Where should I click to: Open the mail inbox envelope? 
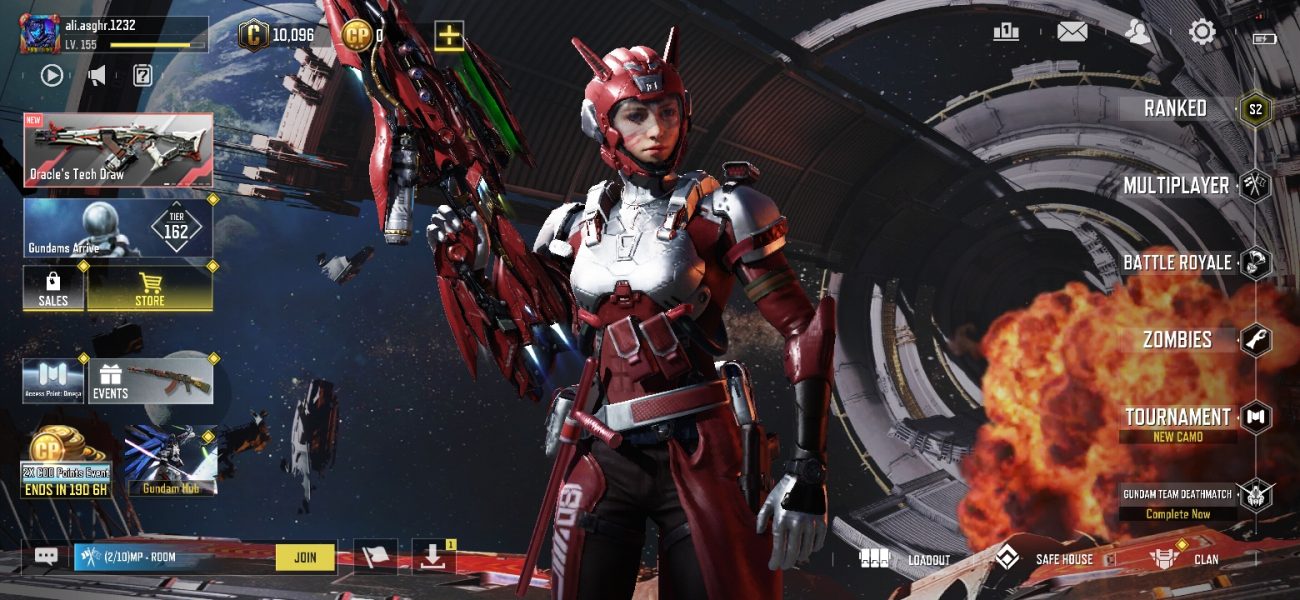coord(1072,33)
